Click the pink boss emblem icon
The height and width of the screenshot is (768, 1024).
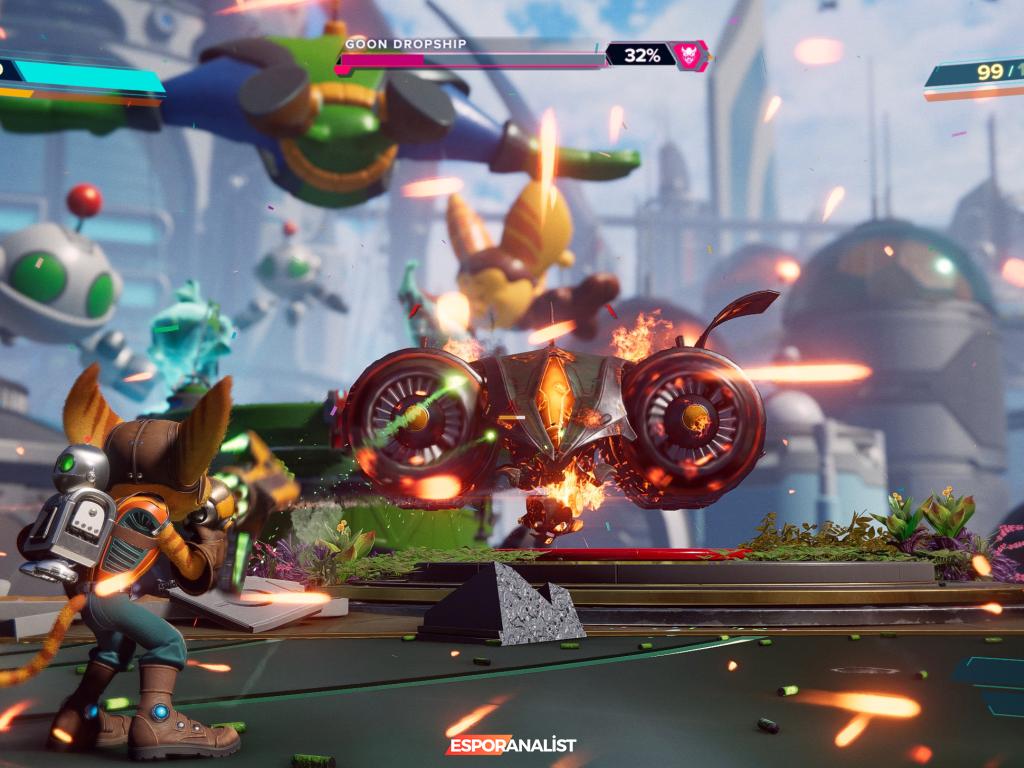click(x=689, y=56)
